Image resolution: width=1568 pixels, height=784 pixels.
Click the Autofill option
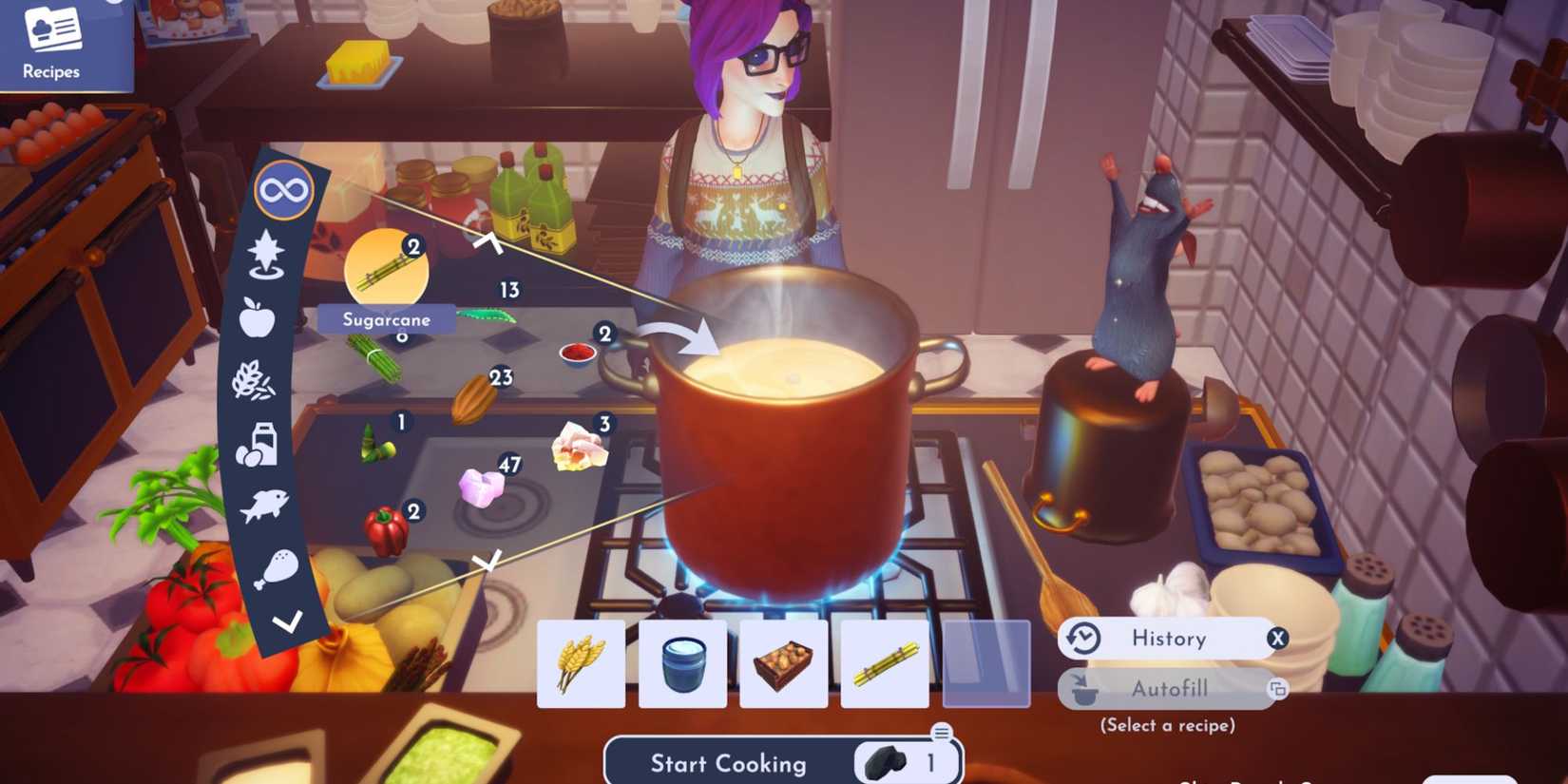pos(1172,688)
